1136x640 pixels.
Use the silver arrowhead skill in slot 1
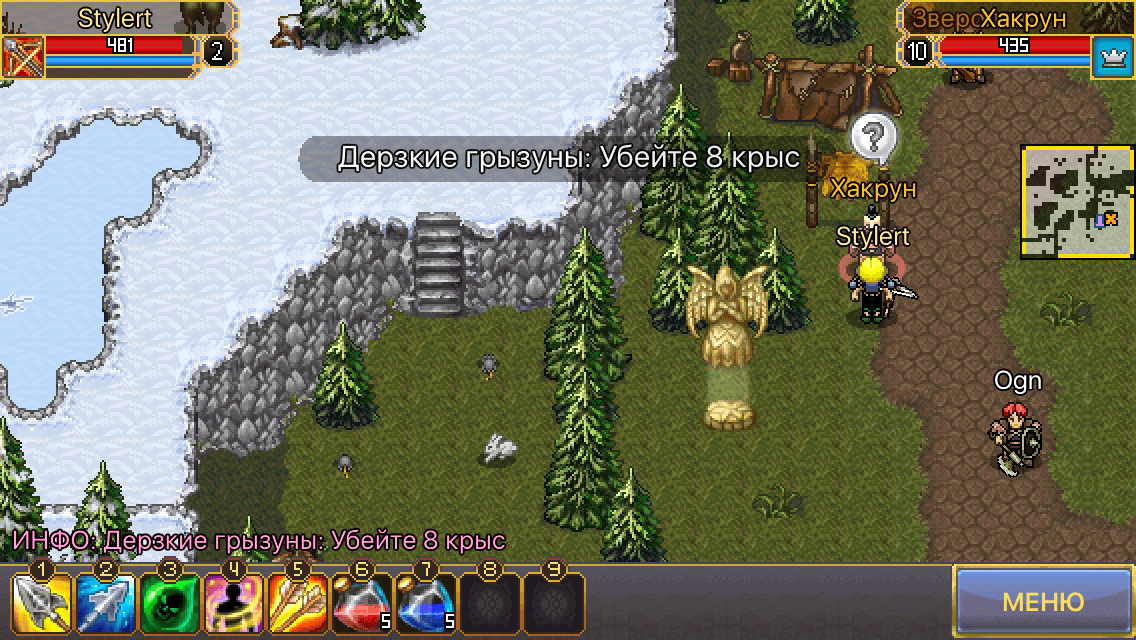(x=39, y=604)
